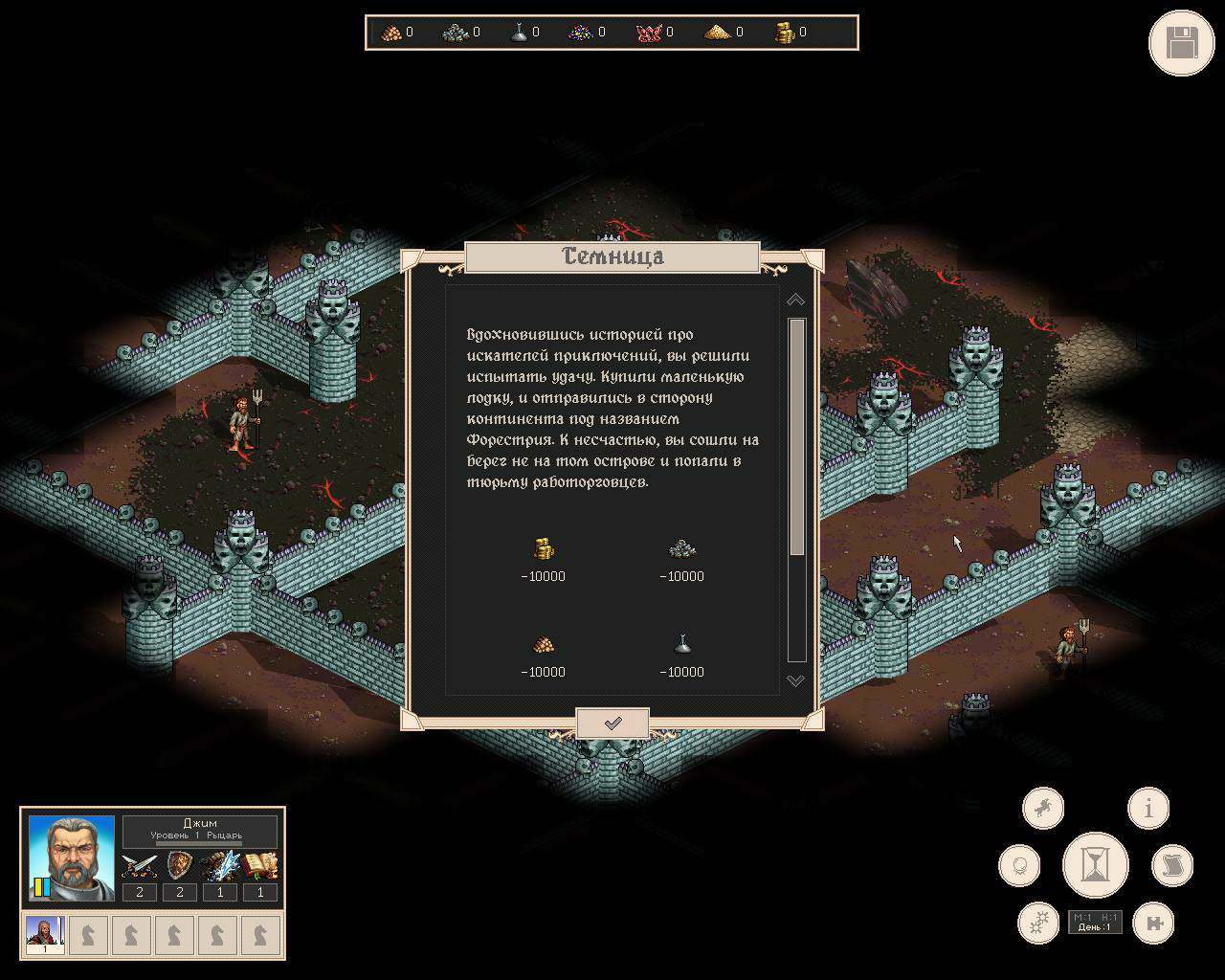Select the peasant unit army slot
This screenshot has width=1225, height=980.
(x=44, y=935)
